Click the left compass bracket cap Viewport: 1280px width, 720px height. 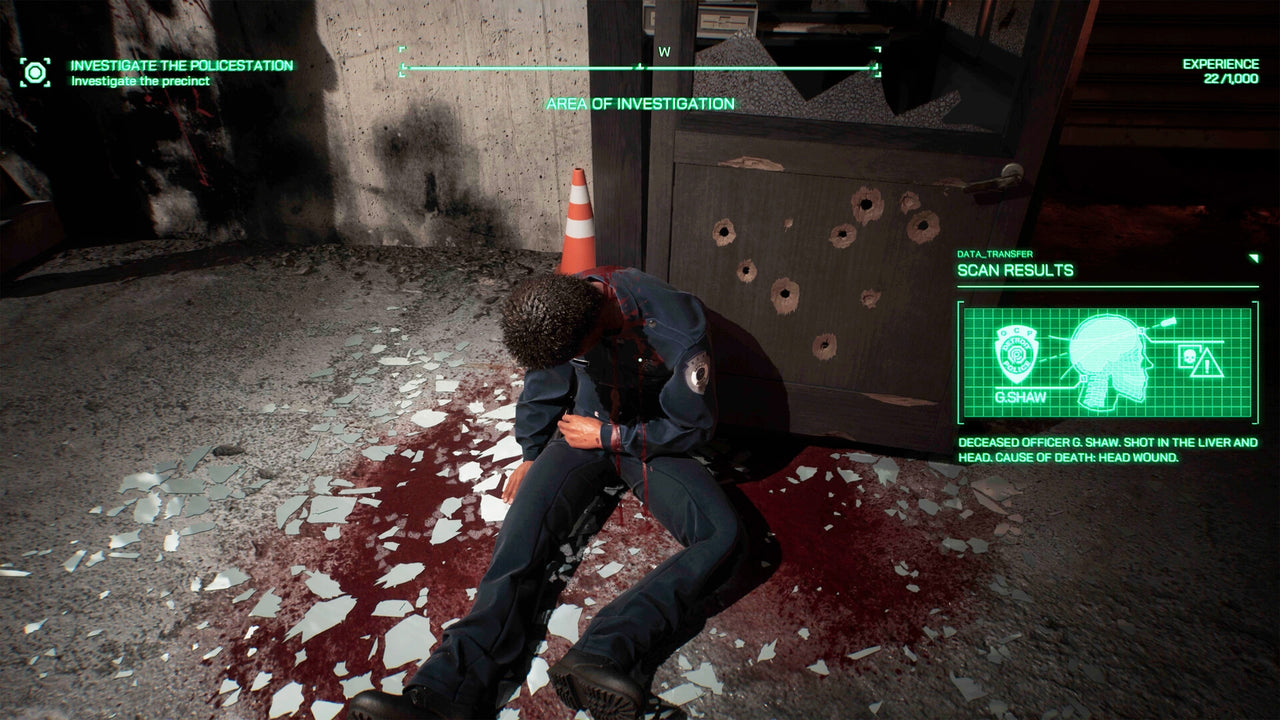[403, 62]
